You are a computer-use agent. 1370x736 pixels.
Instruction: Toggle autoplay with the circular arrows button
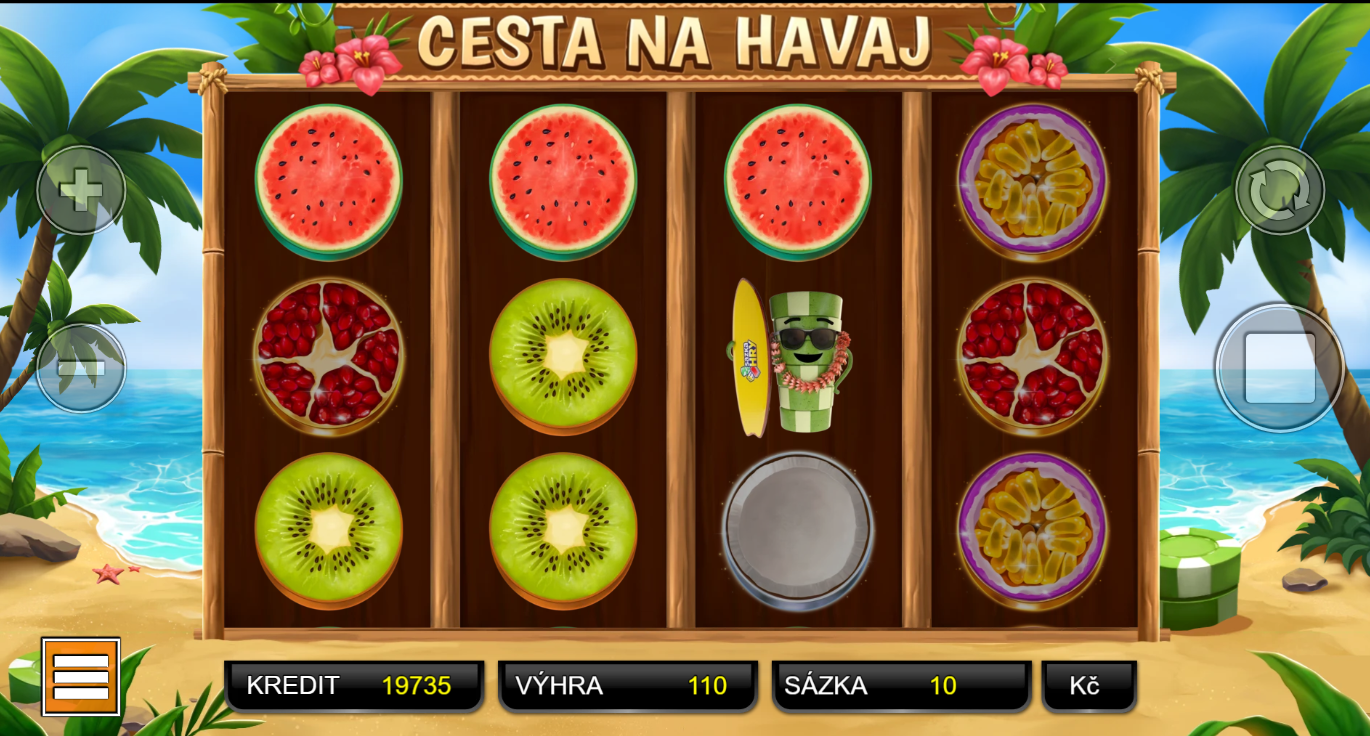(1279, 190)
